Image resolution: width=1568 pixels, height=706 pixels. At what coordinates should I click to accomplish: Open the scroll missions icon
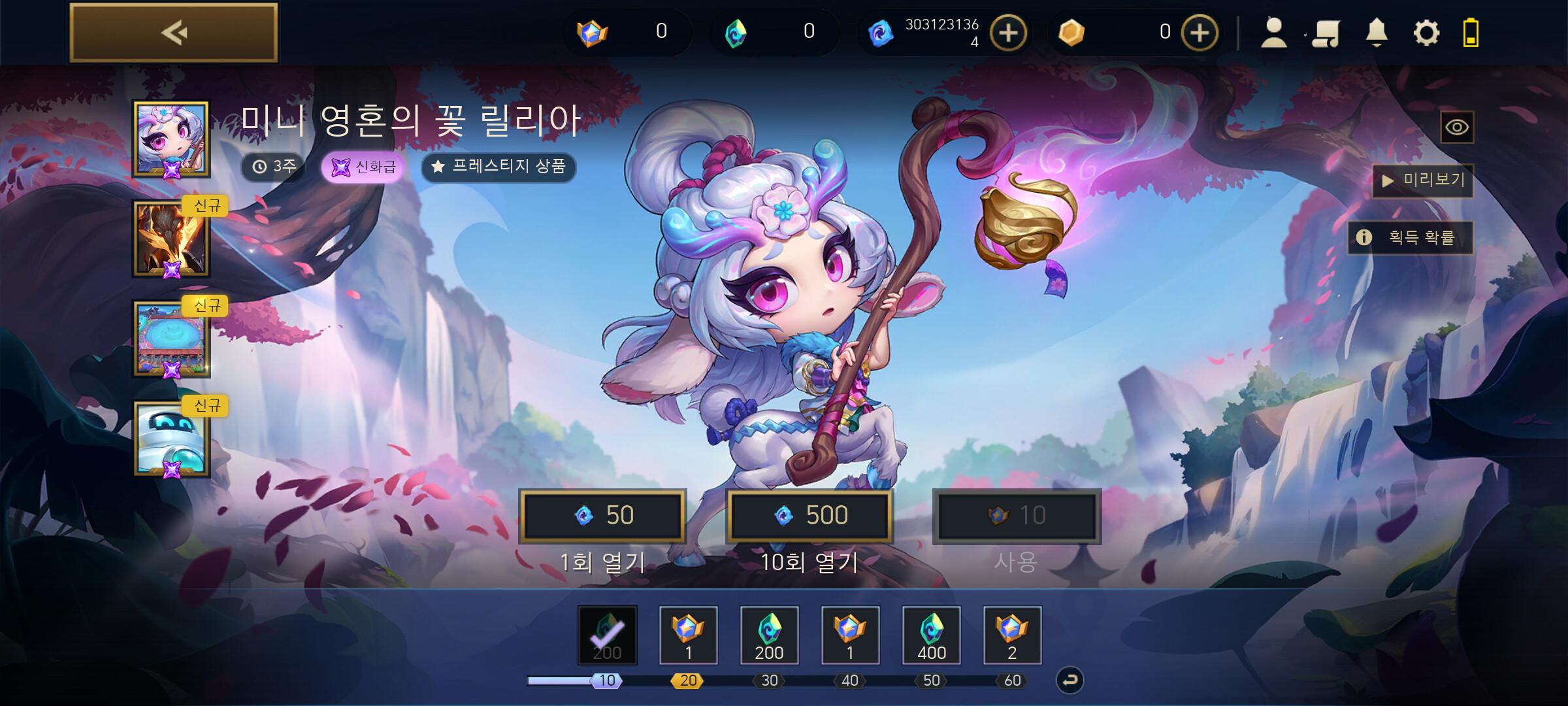[1326, 33]
